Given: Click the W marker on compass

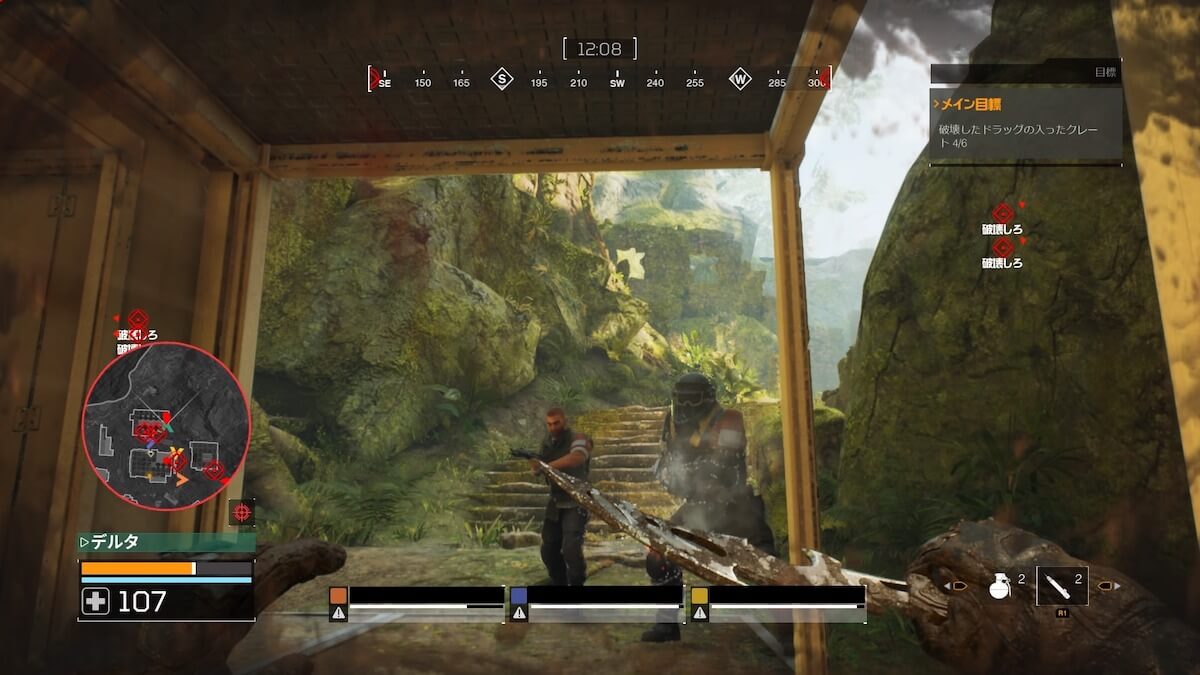Looking at the screenshot, I should tap(740, 79).
